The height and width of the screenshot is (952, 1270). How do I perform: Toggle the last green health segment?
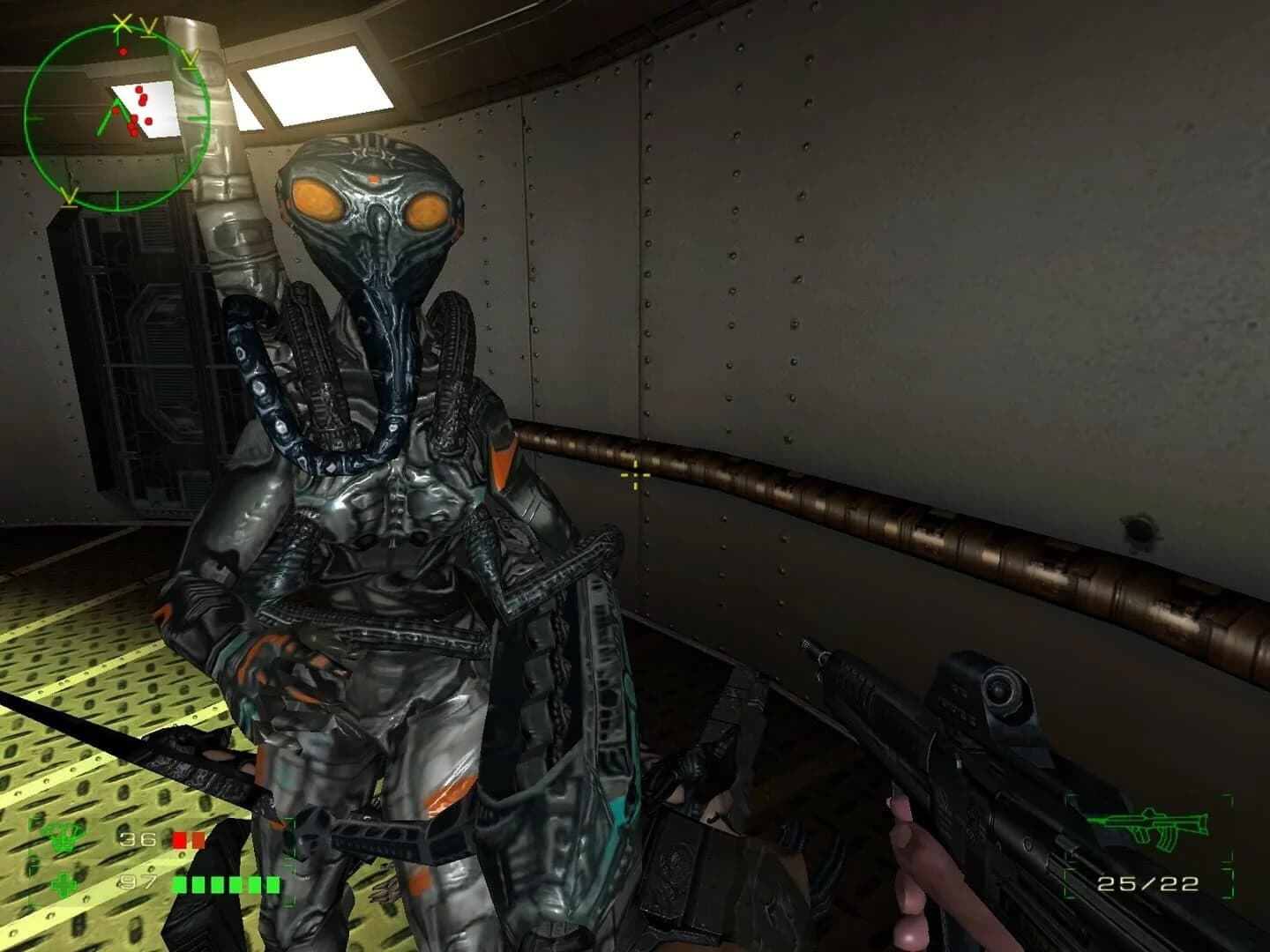(273, 884)
